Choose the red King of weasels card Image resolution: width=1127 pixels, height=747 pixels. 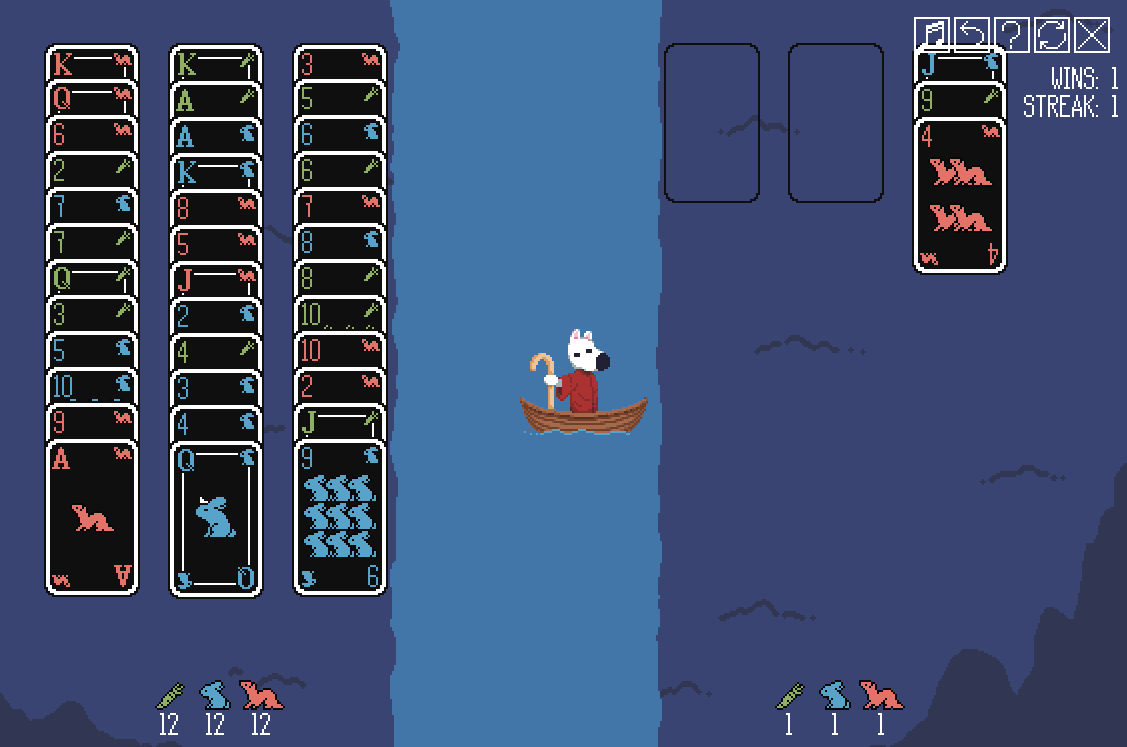point(92,62)
